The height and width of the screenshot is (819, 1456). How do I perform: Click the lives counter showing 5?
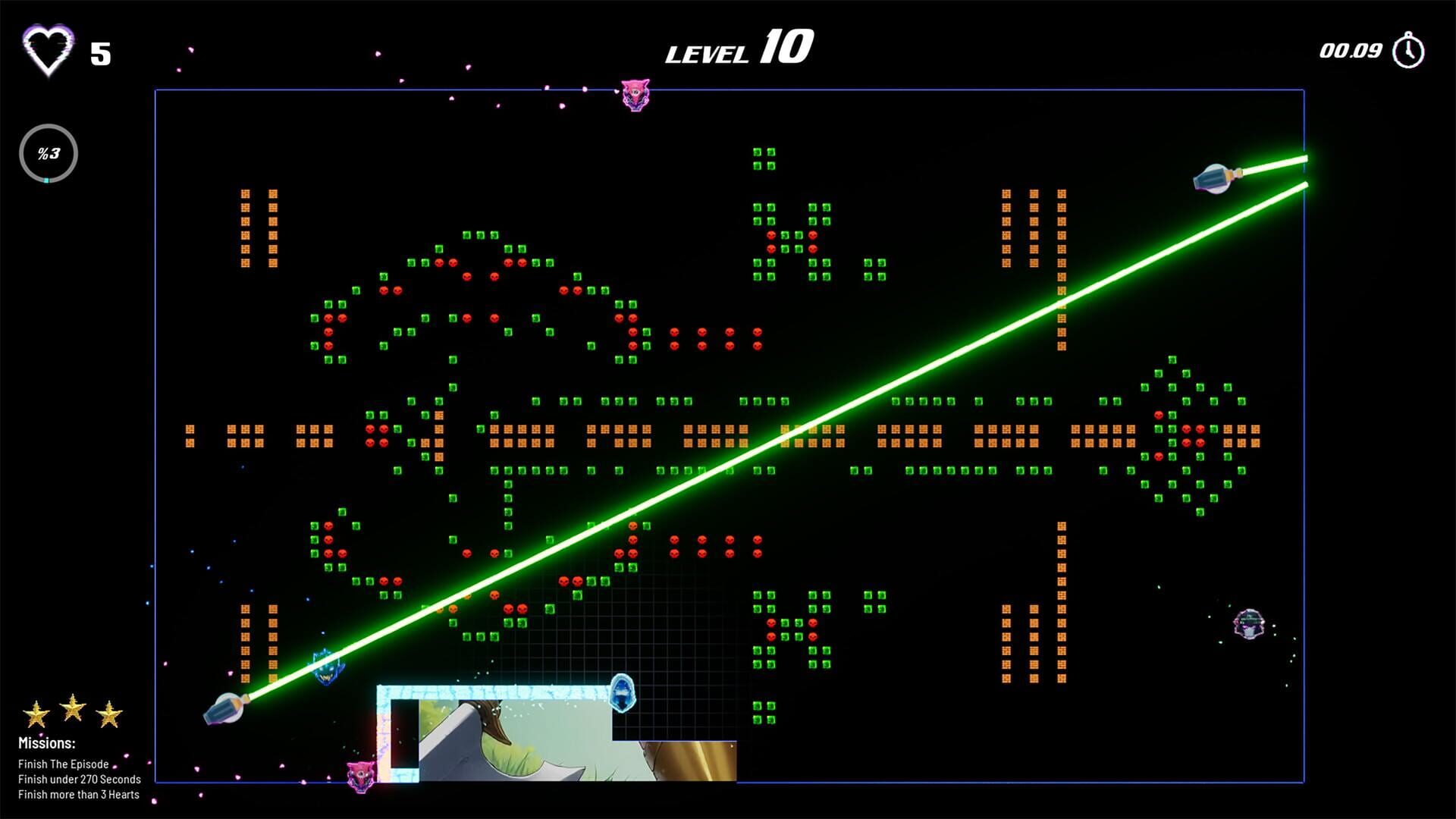pyautogui.click(x=101, y=54)
